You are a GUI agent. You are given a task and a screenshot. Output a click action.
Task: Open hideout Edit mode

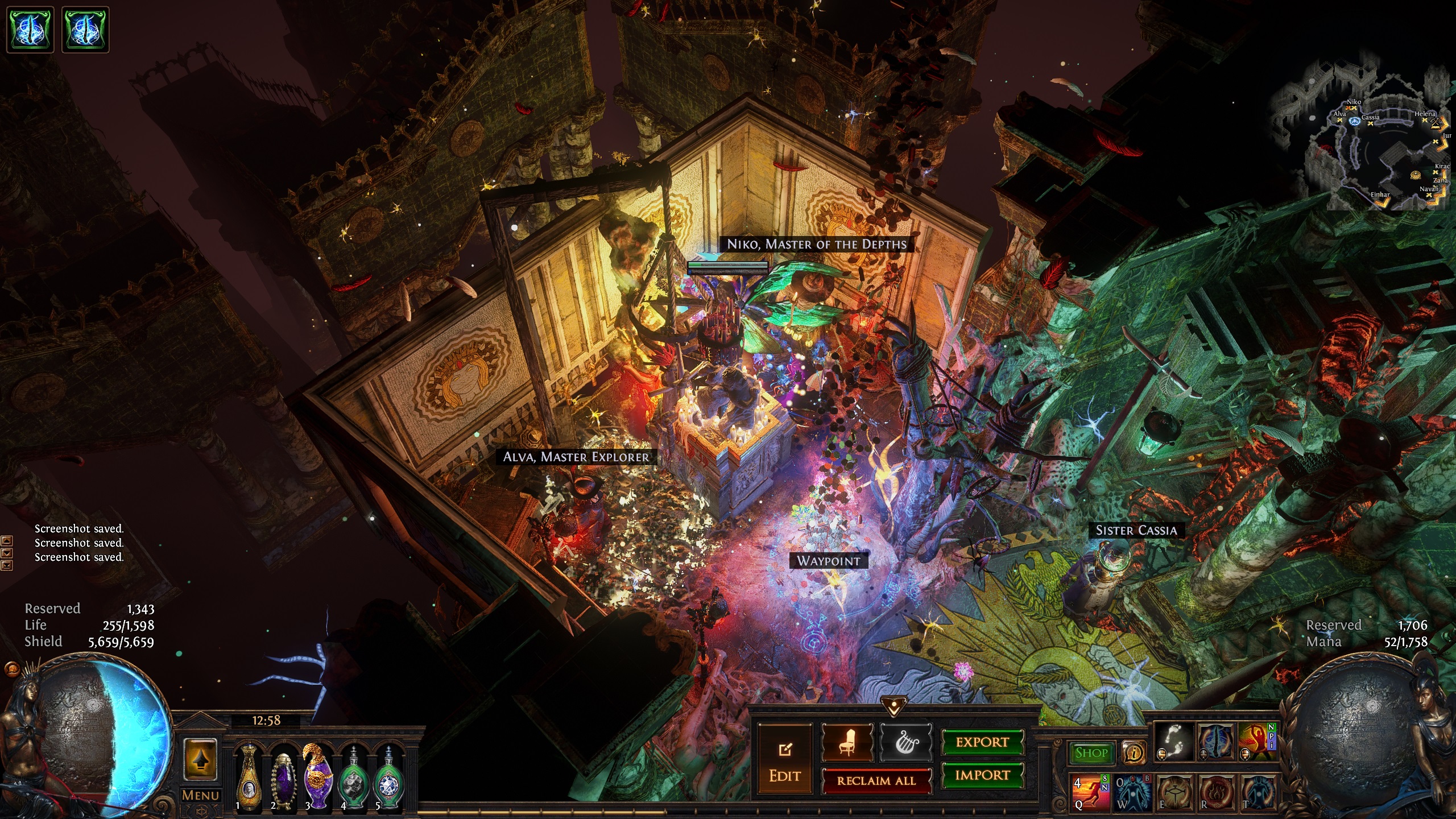pyautogui.click(x=785, y=760)
